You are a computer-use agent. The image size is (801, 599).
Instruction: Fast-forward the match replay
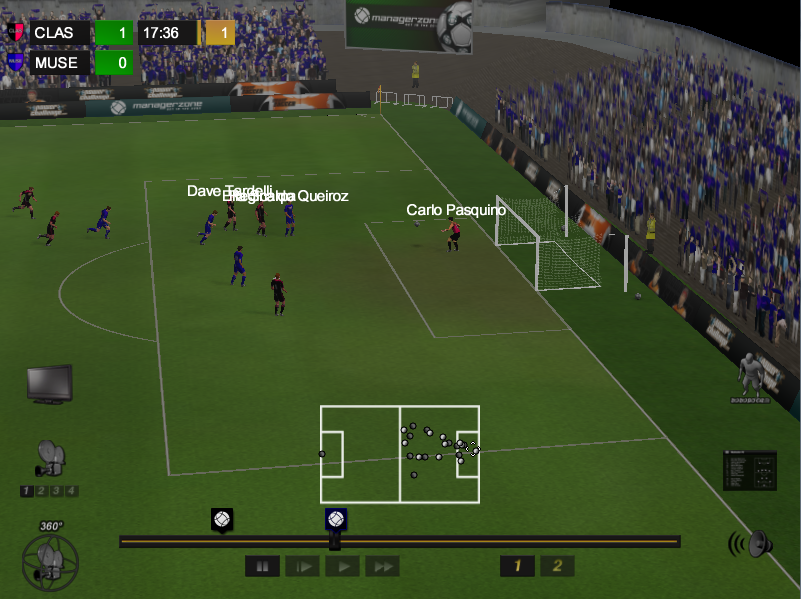pyautogui.click(x=382, y=567)
